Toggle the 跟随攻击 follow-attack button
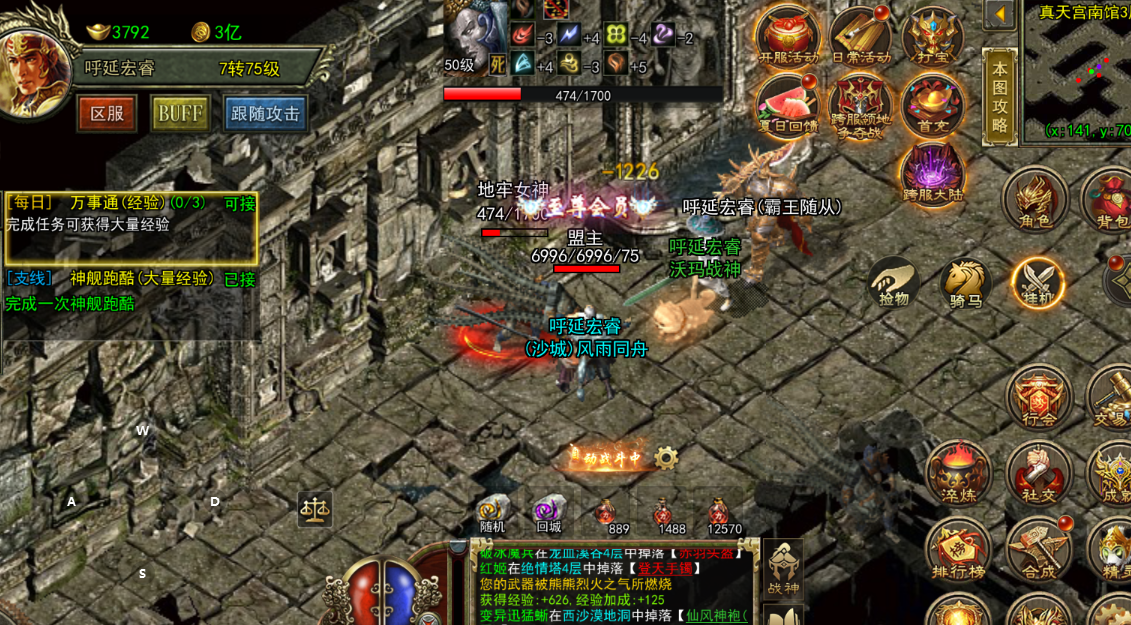 coord(265,113)
